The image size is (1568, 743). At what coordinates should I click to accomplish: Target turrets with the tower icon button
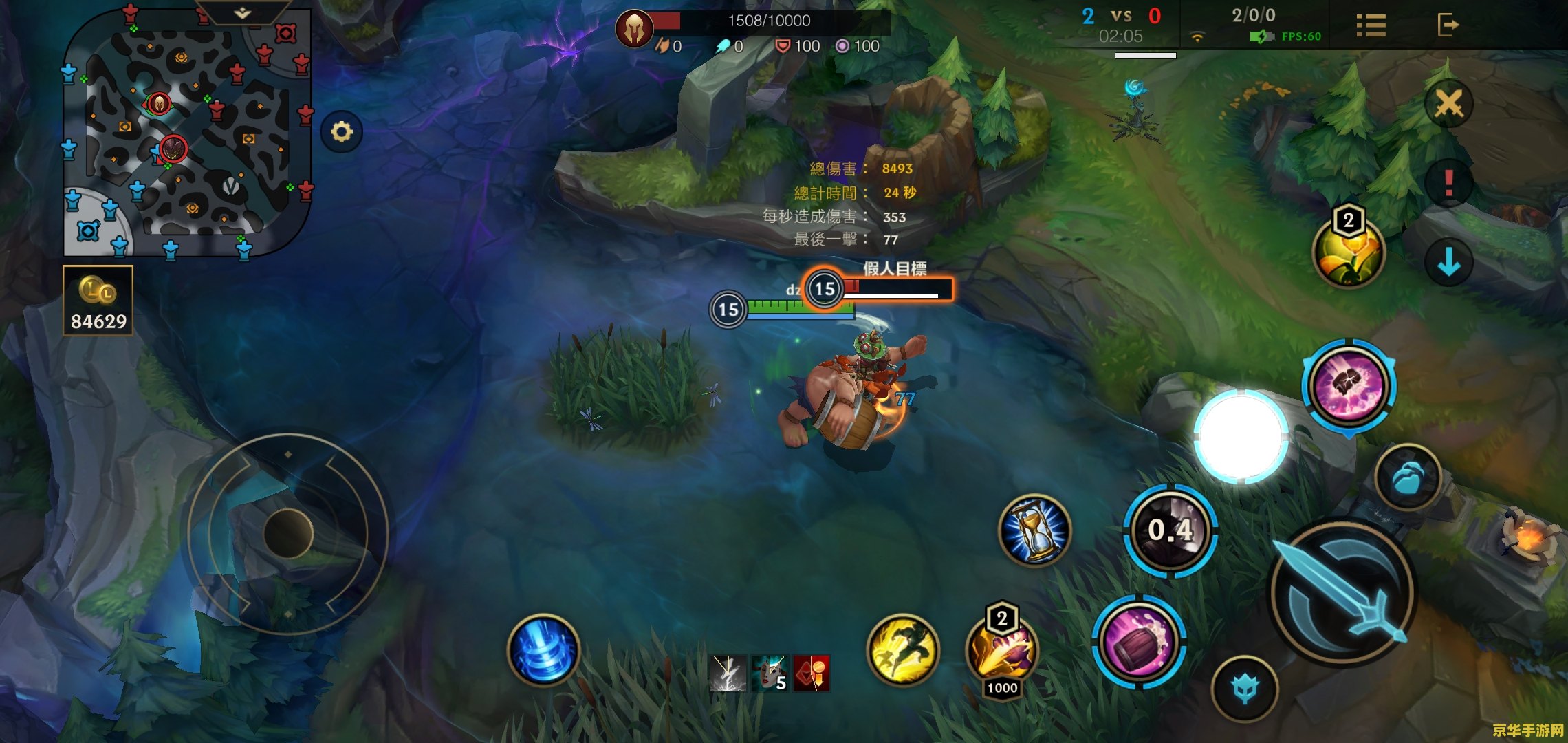1245,689
